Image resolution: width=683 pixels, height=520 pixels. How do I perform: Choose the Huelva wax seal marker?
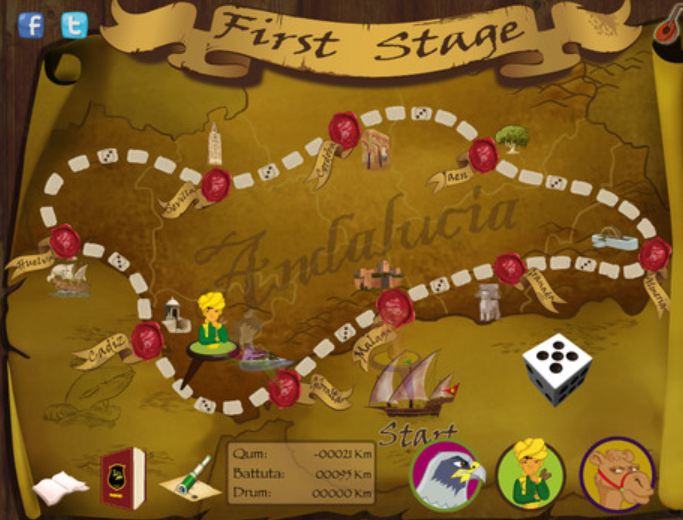pyautogui.click(x=66, y=240)
